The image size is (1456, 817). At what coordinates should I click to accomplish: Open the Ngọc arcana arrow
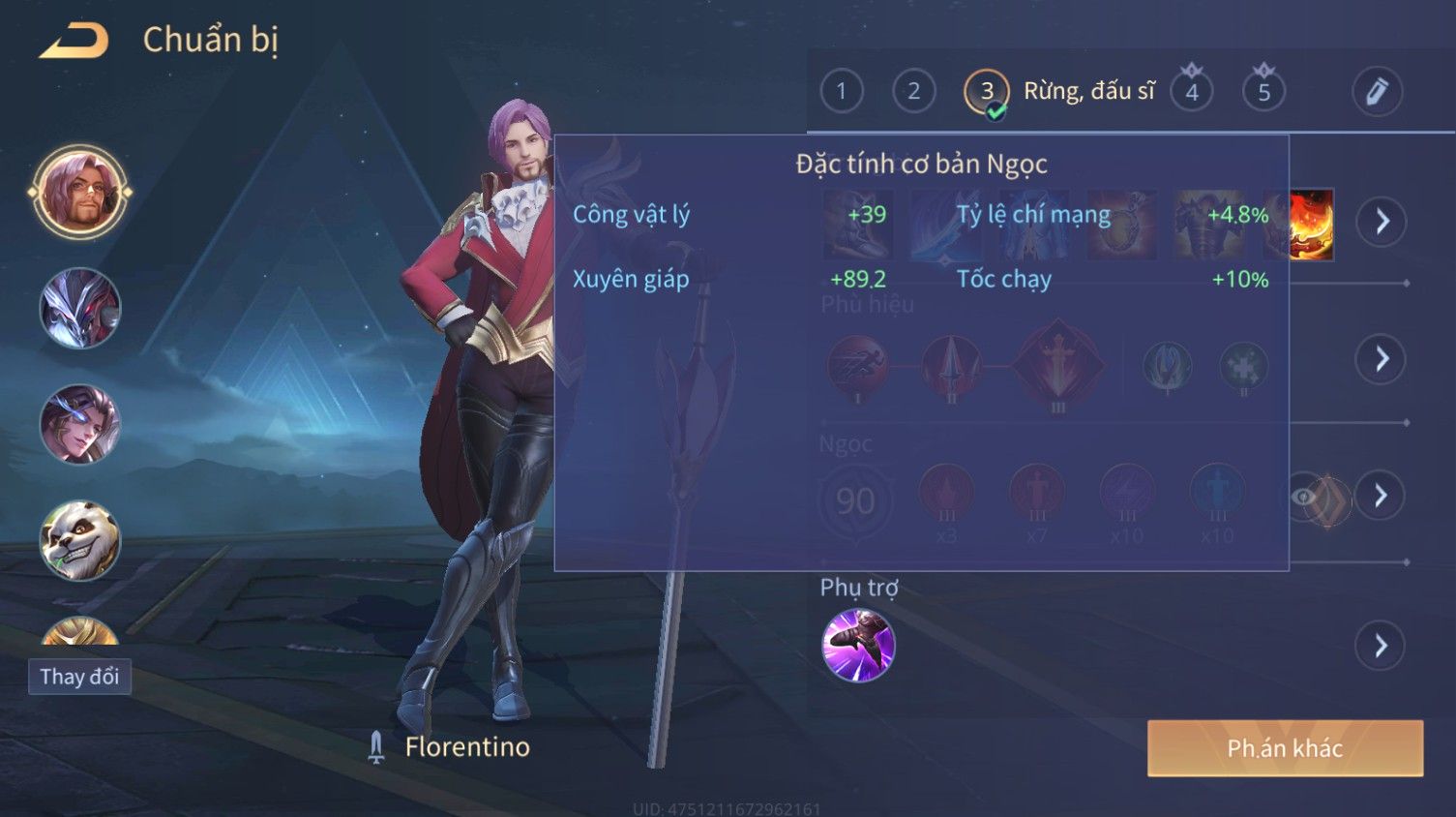(1382, 496)
